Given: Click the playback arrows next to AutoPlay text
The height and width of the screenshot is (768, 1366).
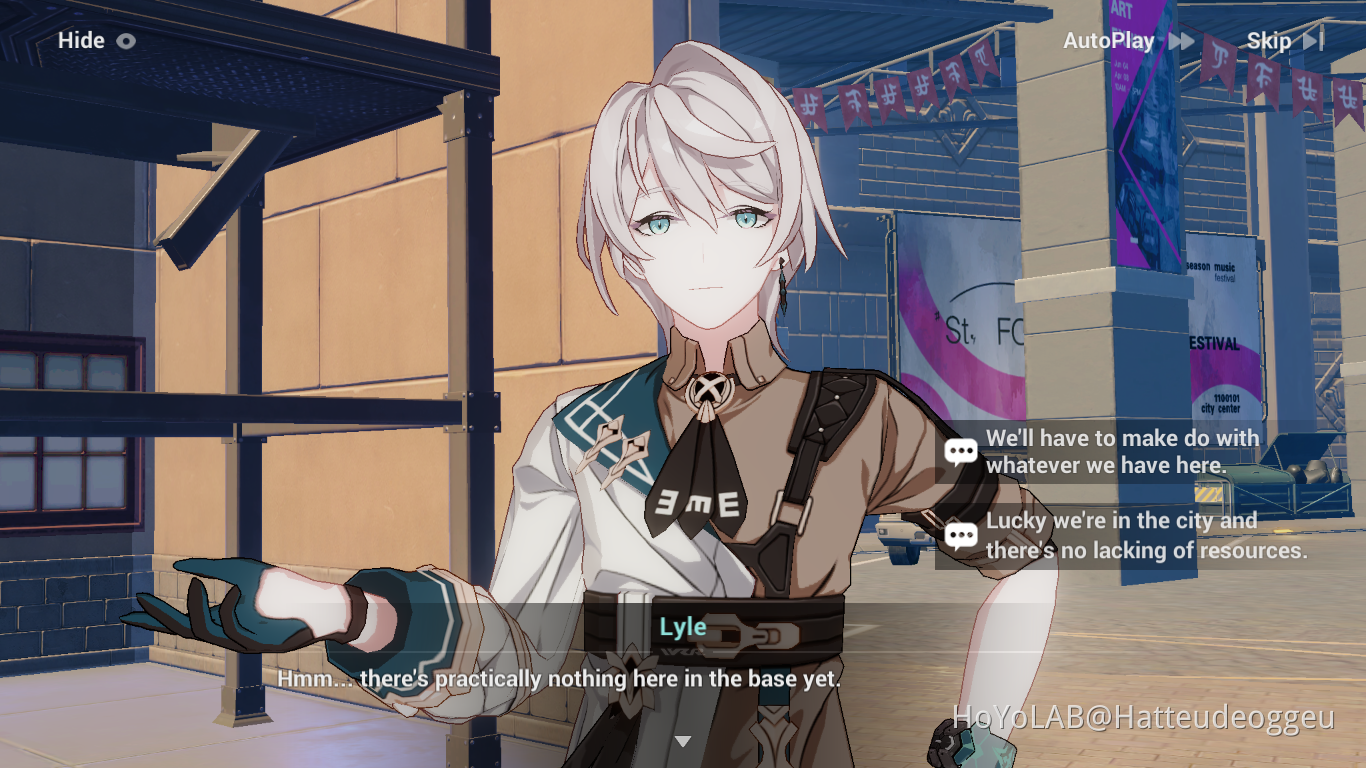Looking at the screenshot, I should 1183,41.
